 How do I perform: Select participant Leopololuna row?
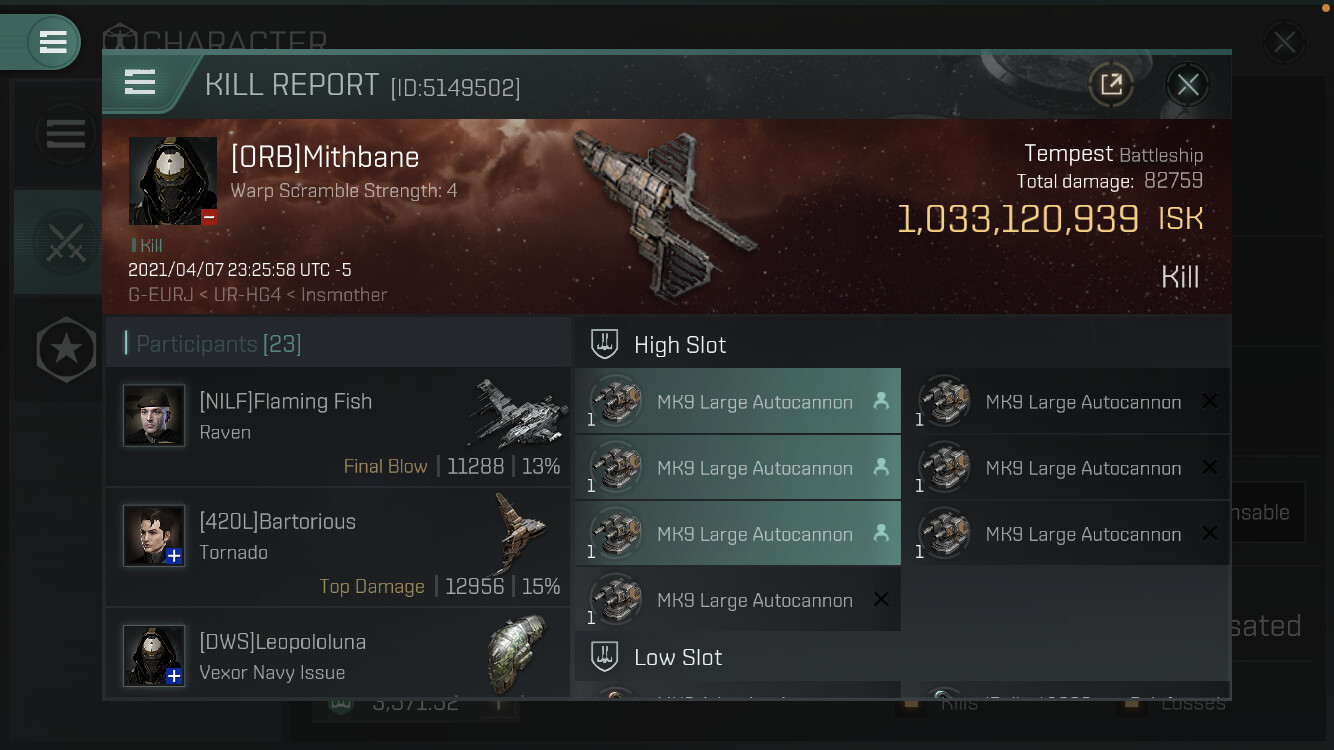(x=338, y=655)
